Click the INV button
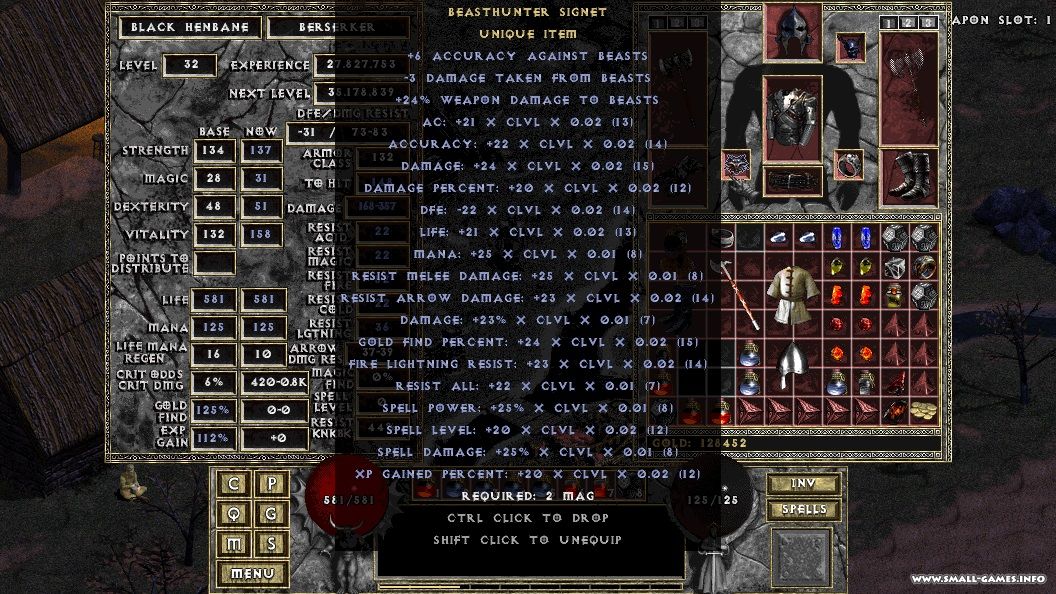The height and width of the screenshot is (594, 1056). coord(804,485)
